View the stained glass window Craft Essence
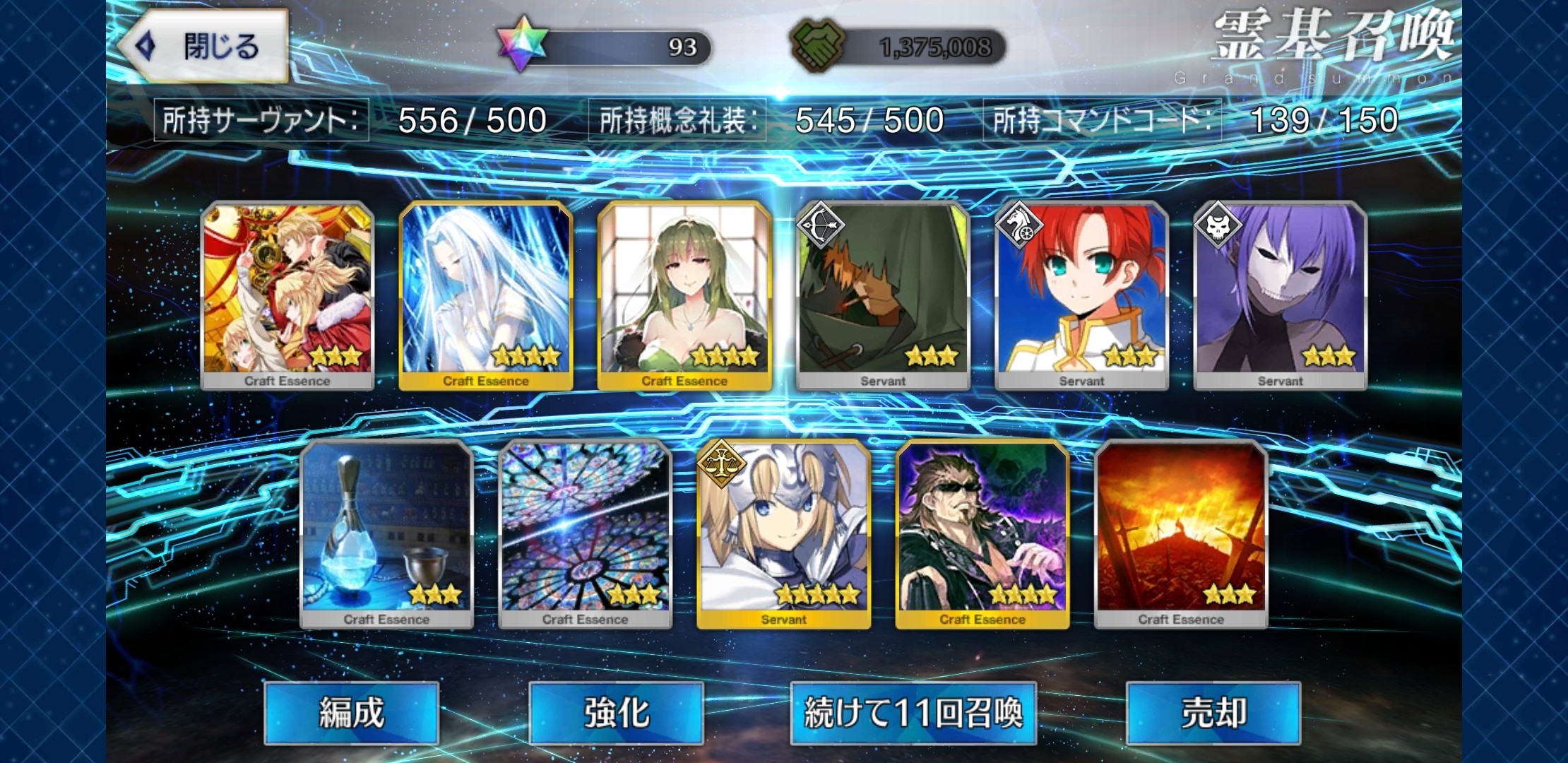Viewport: 1568px width, 763px height. (585, 533)
